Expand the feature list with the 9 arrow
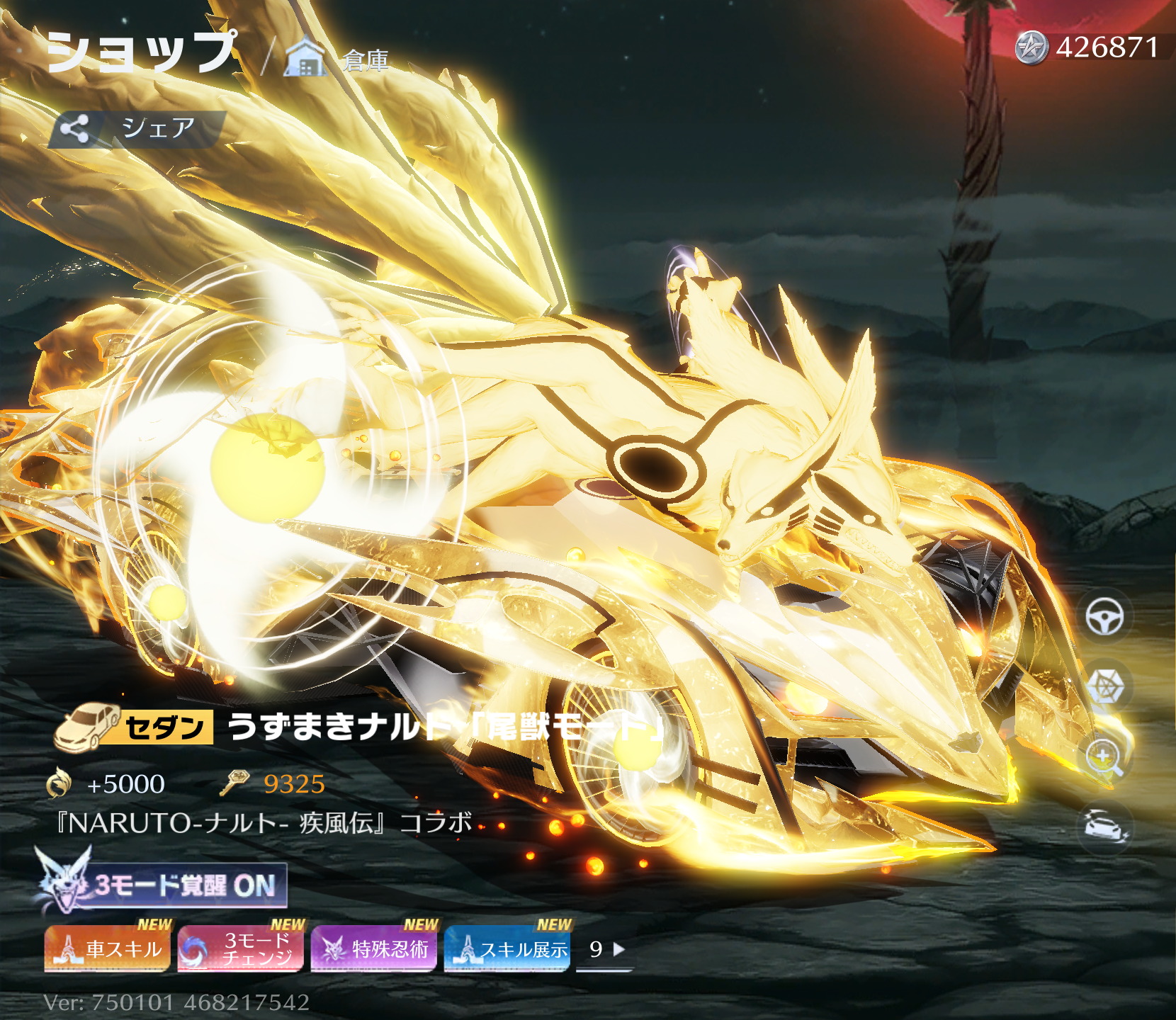Image resolution: width=1176 pixels, height=1020 pixels. [x=606, y=949]
